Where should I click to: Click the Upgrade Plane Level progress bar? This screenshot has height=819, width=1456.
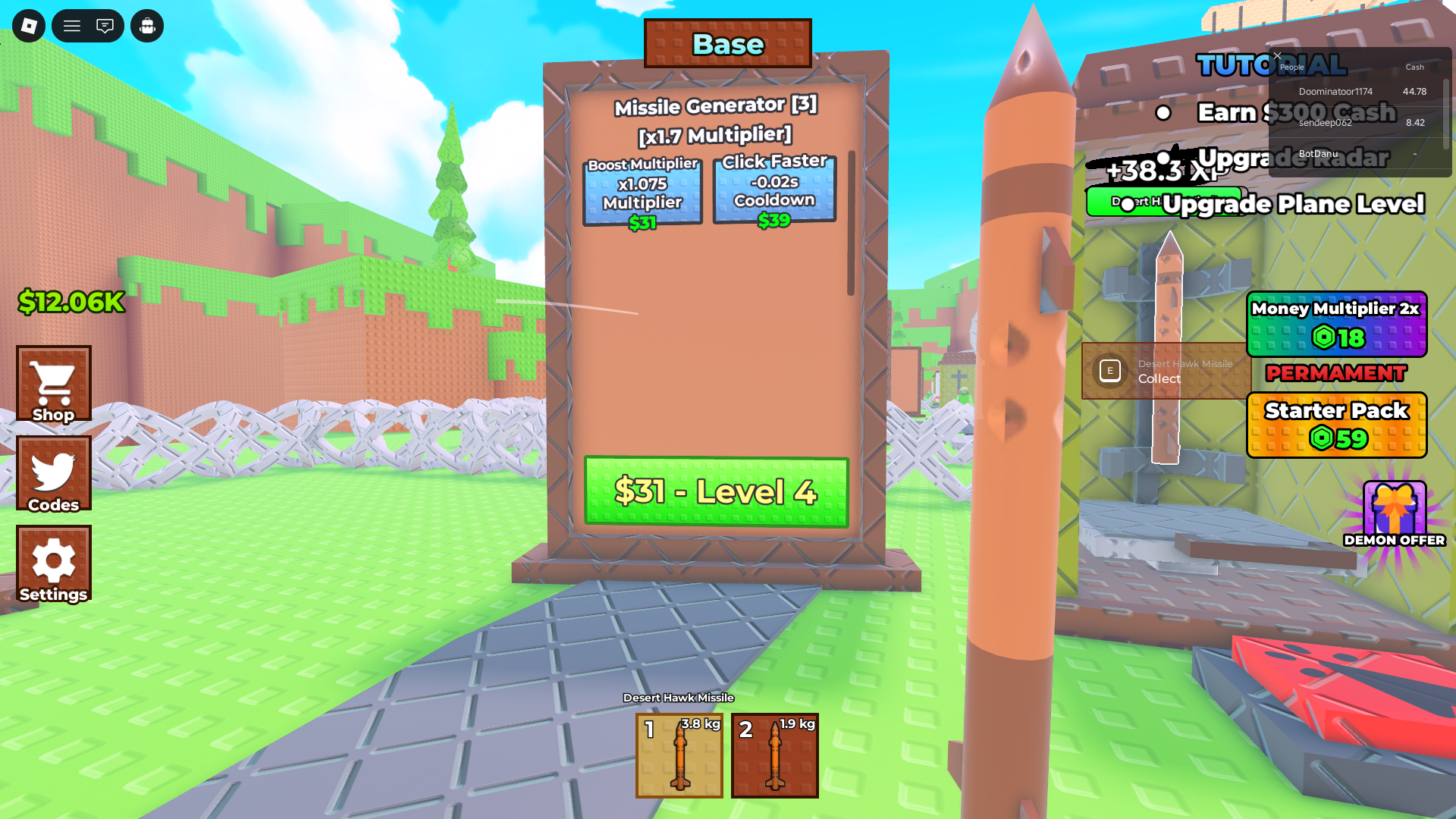1166,202
